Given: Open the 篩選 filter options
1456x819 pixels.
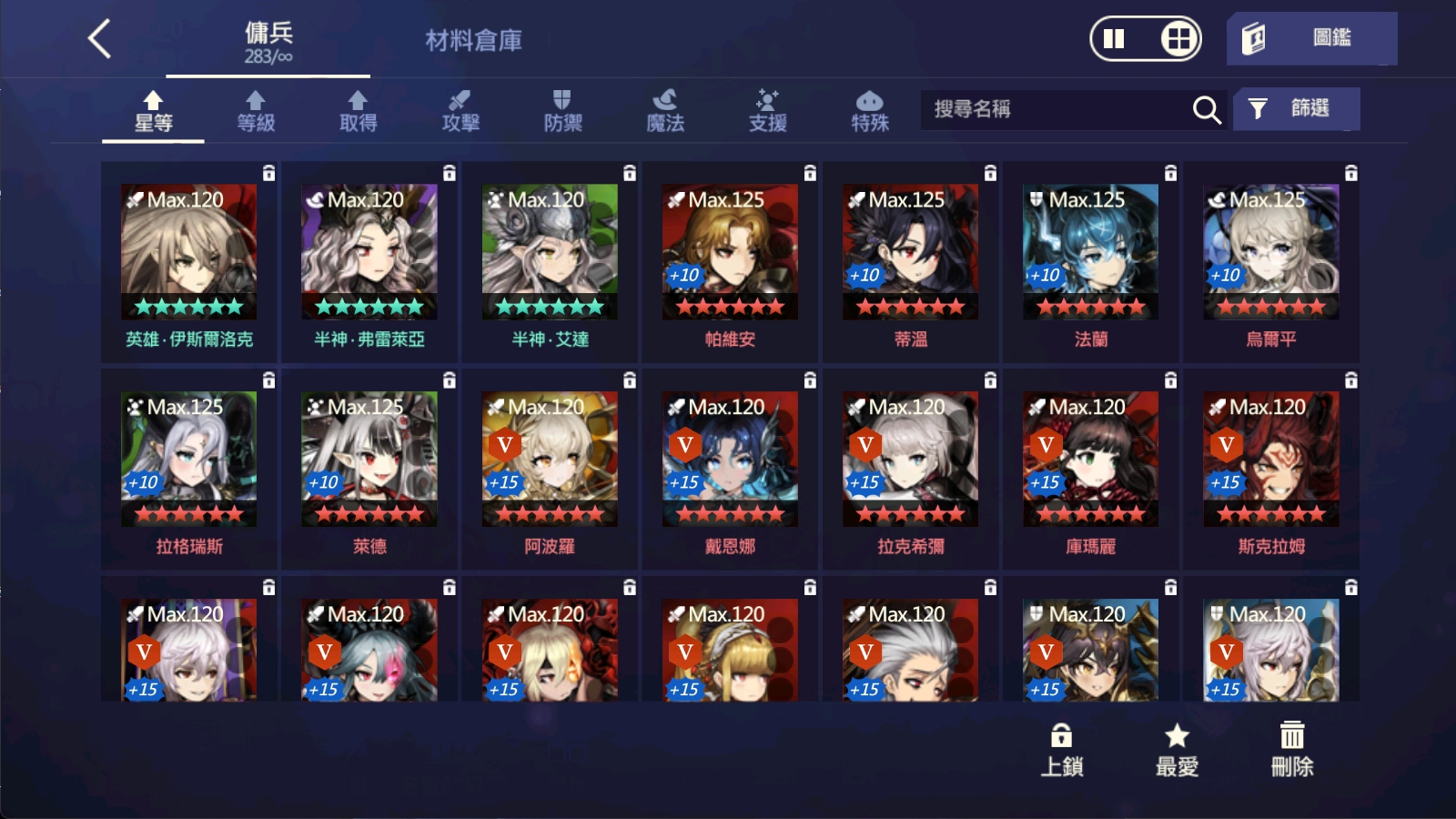Looking at the screenshot, I should [1296, 108].
